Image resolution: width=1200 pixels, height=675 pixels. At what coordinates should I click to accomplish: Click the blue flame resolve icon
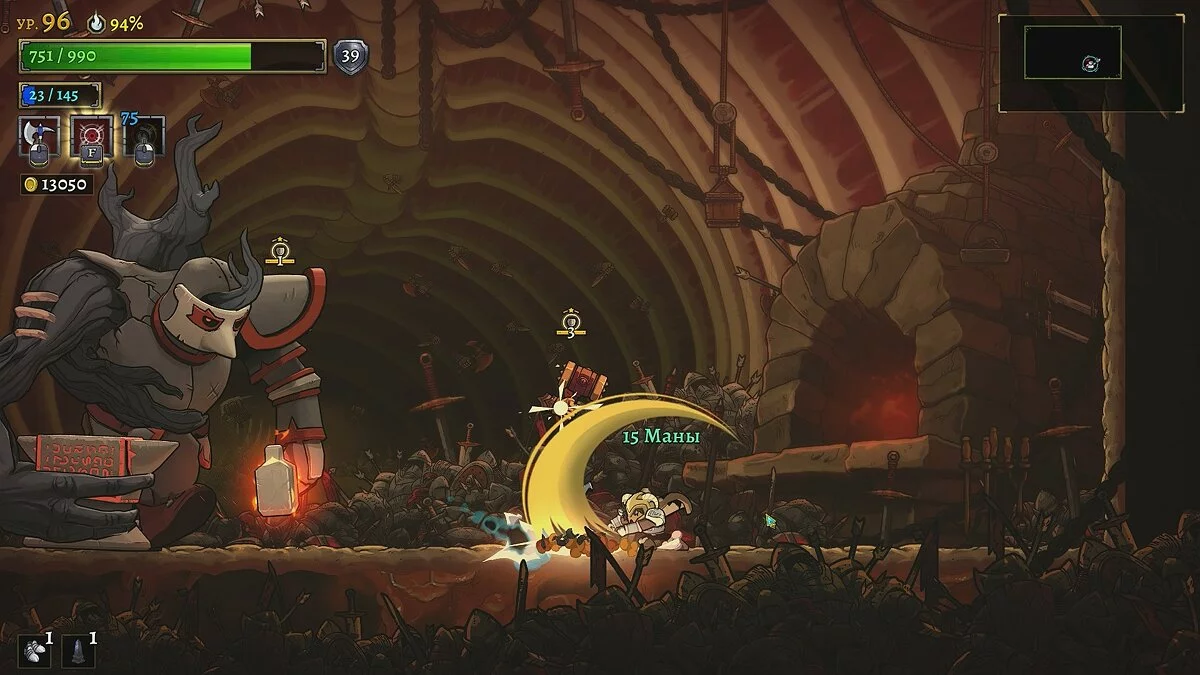97,22
